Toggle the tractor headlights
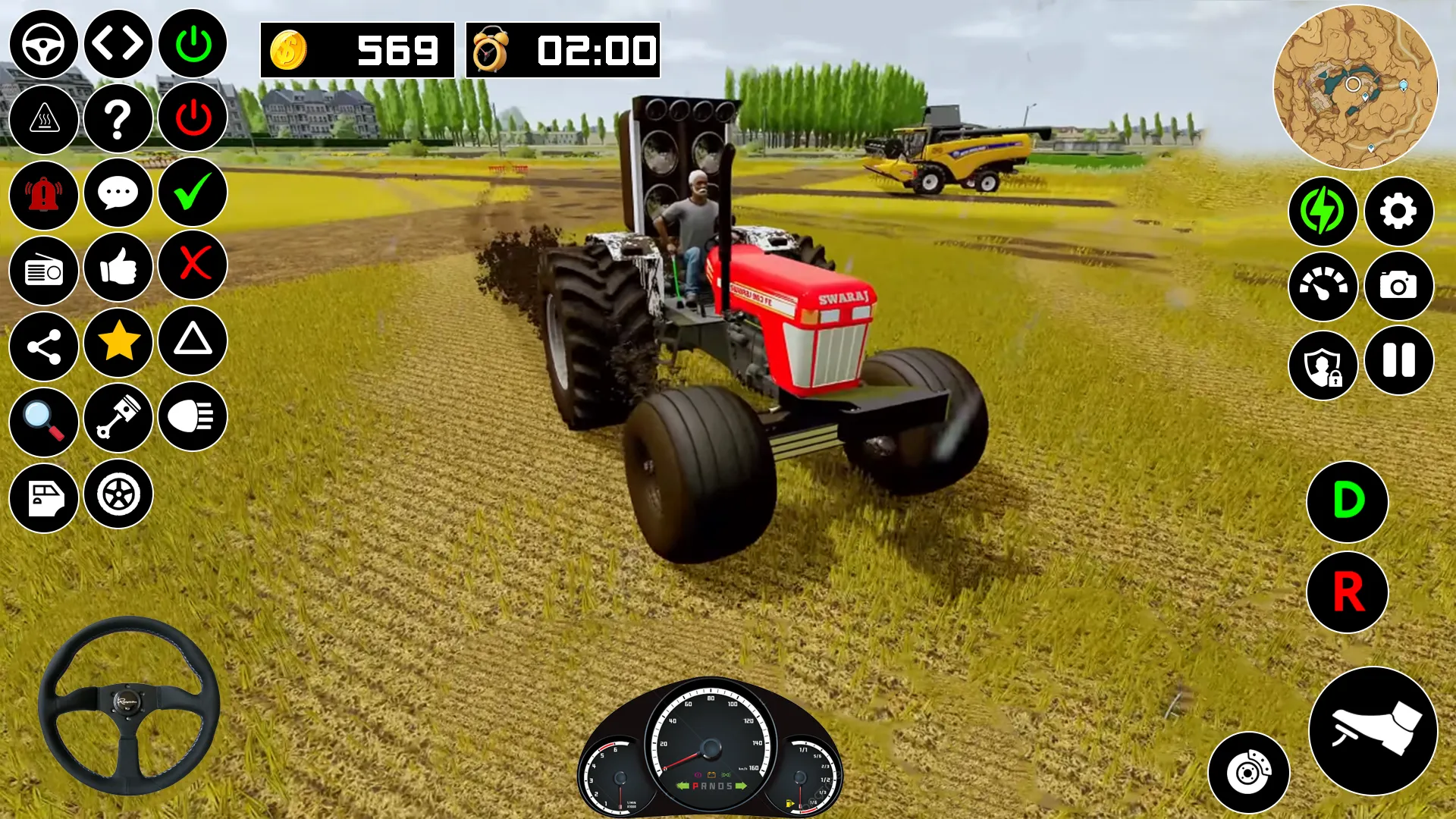1456x819 pixels. pyautogui.click(x=192, y=419)
